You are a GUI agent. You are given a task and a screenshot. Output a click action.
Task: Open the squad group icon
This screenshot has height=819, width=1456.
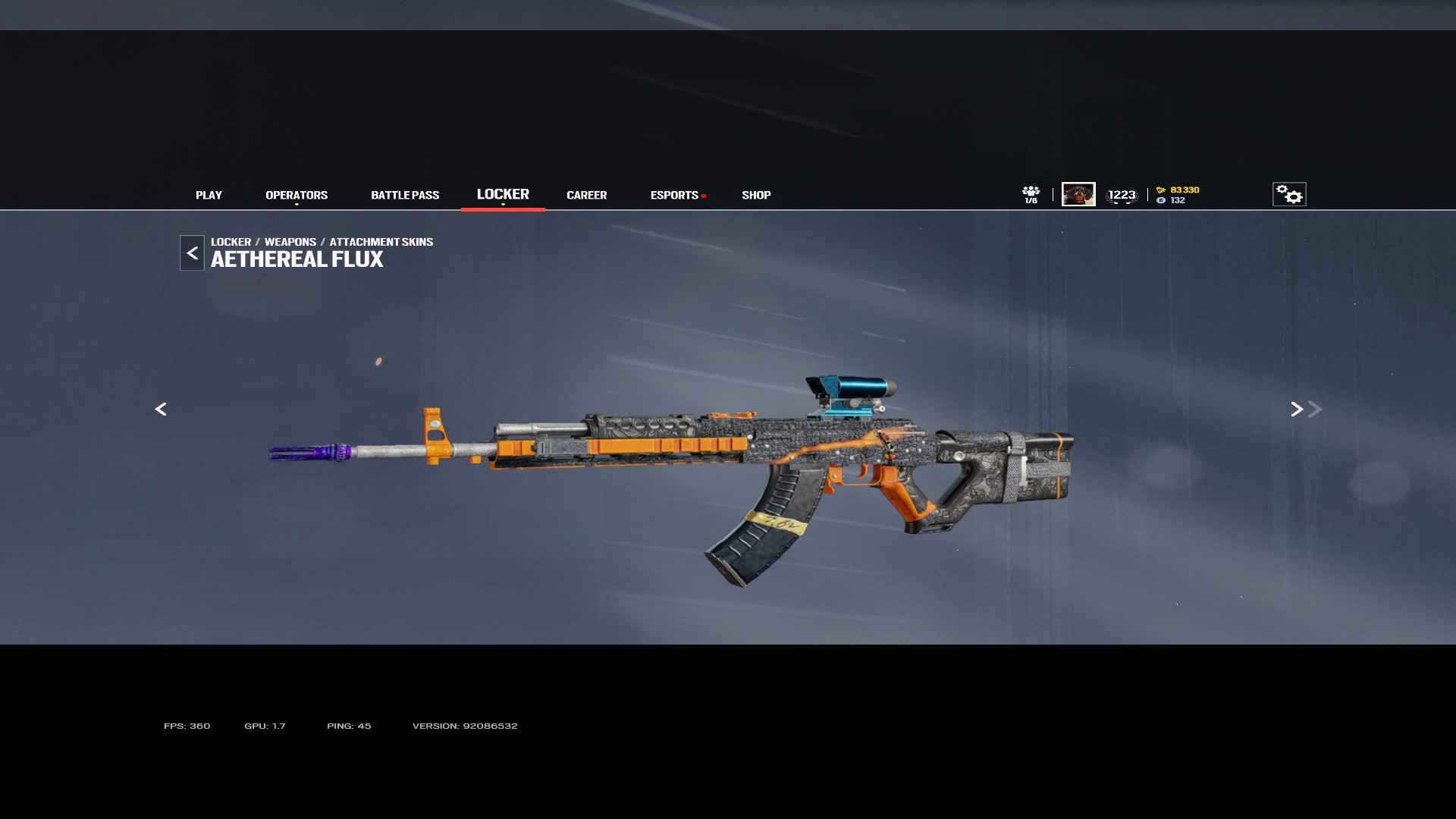(x=1031, y=194)
